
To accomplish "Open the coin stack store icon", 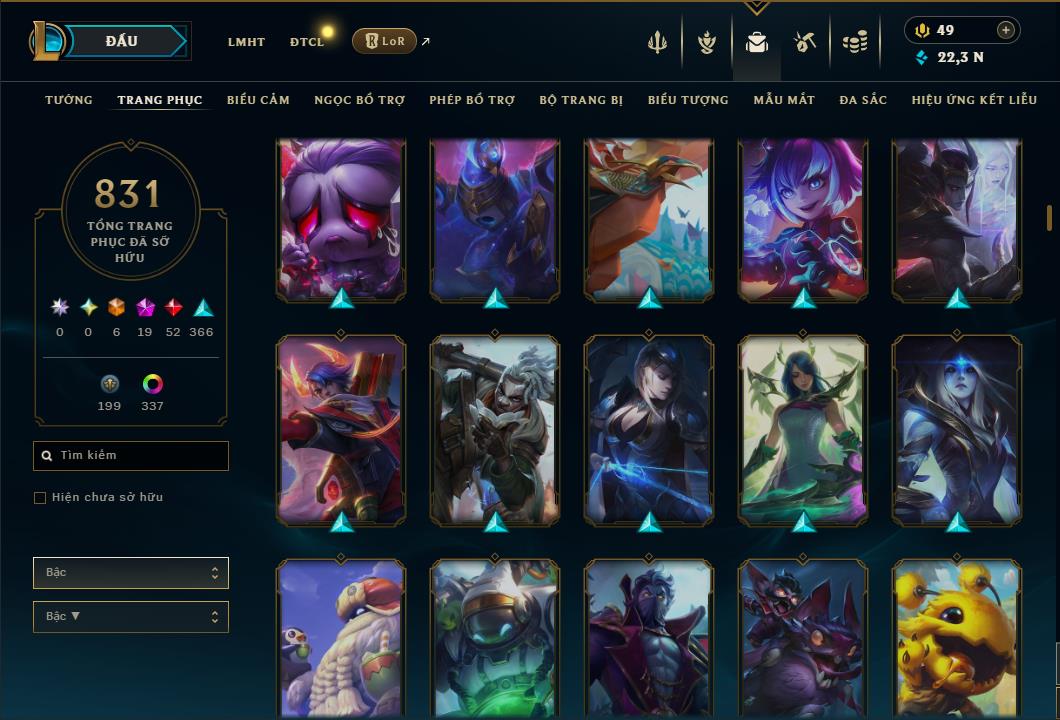I will [854, 42].
